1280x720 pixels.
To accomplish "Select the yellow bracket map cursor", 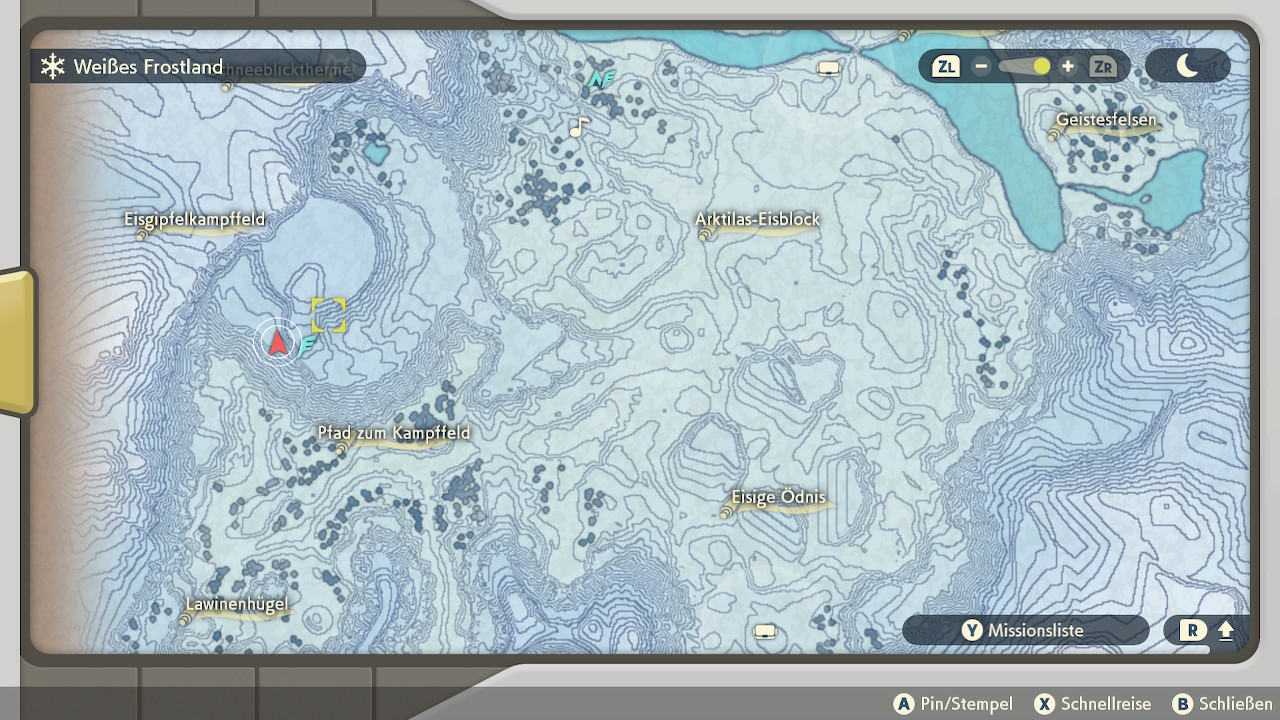I will [x=328, y=315].
